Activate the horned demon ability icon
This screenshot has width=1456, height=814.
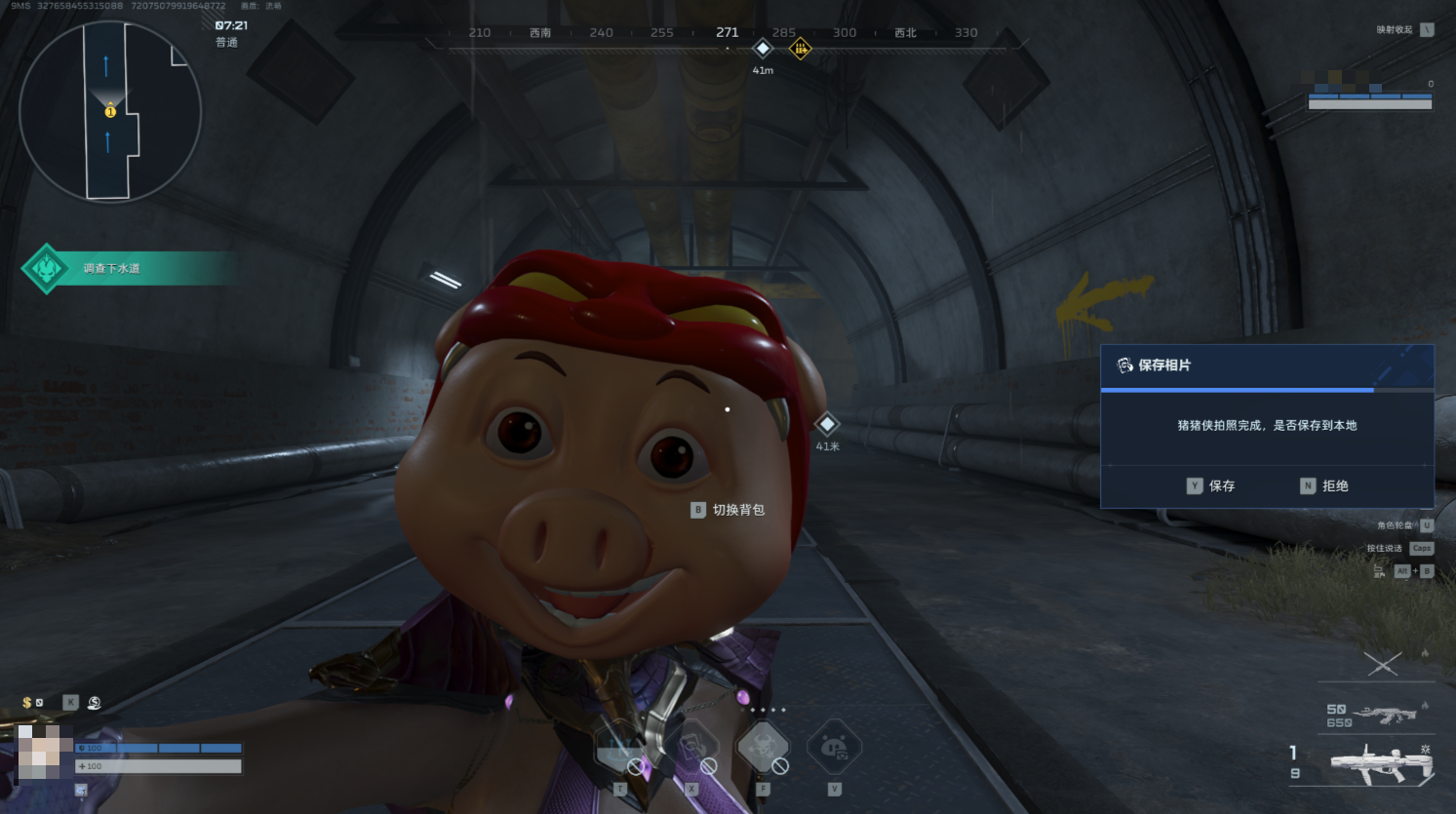(x=763, y=748)
